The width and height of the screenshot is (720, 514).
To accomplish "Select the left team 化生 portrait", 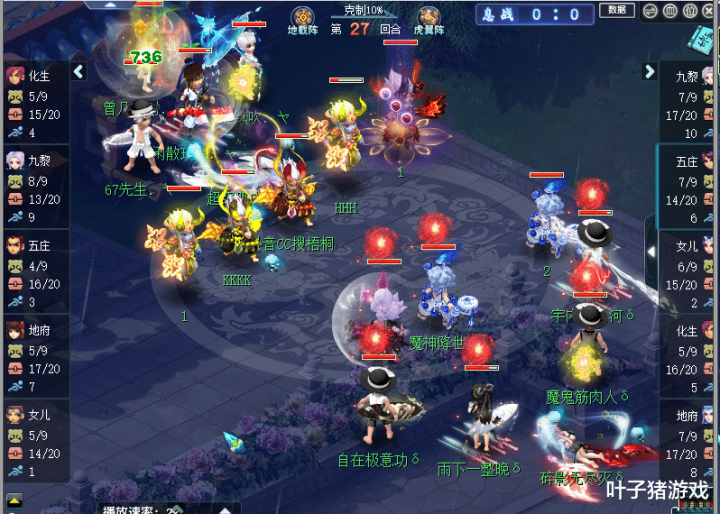I will [15, 75].
